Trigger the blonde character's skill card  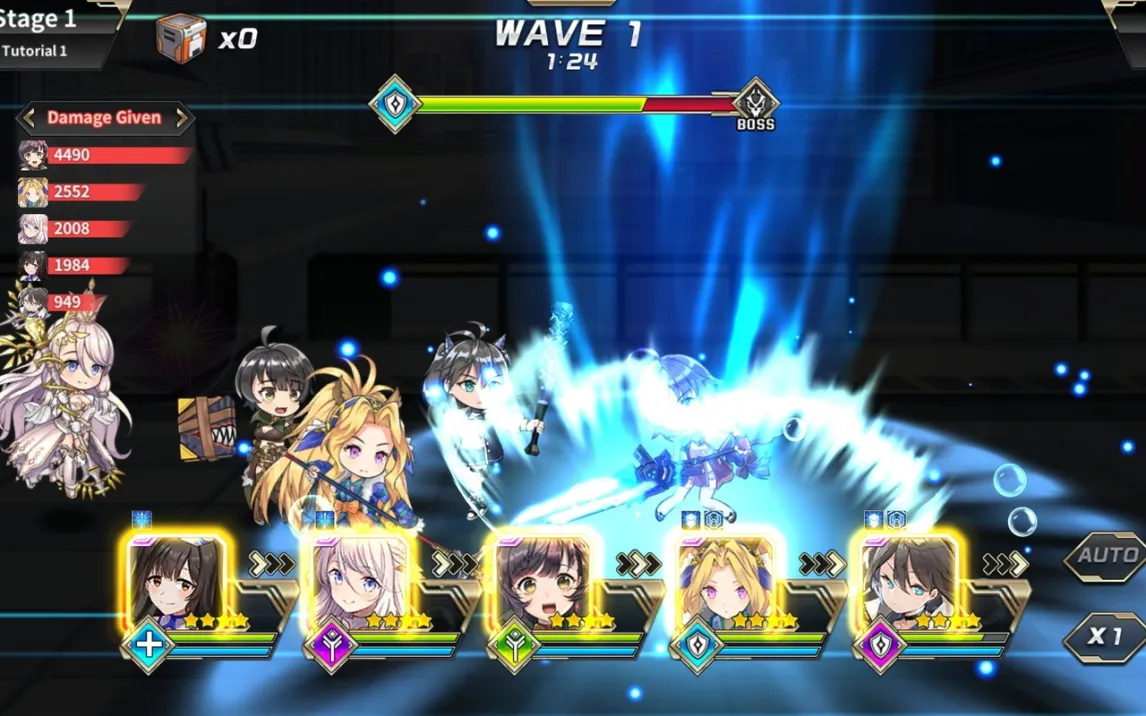[726, 585]
